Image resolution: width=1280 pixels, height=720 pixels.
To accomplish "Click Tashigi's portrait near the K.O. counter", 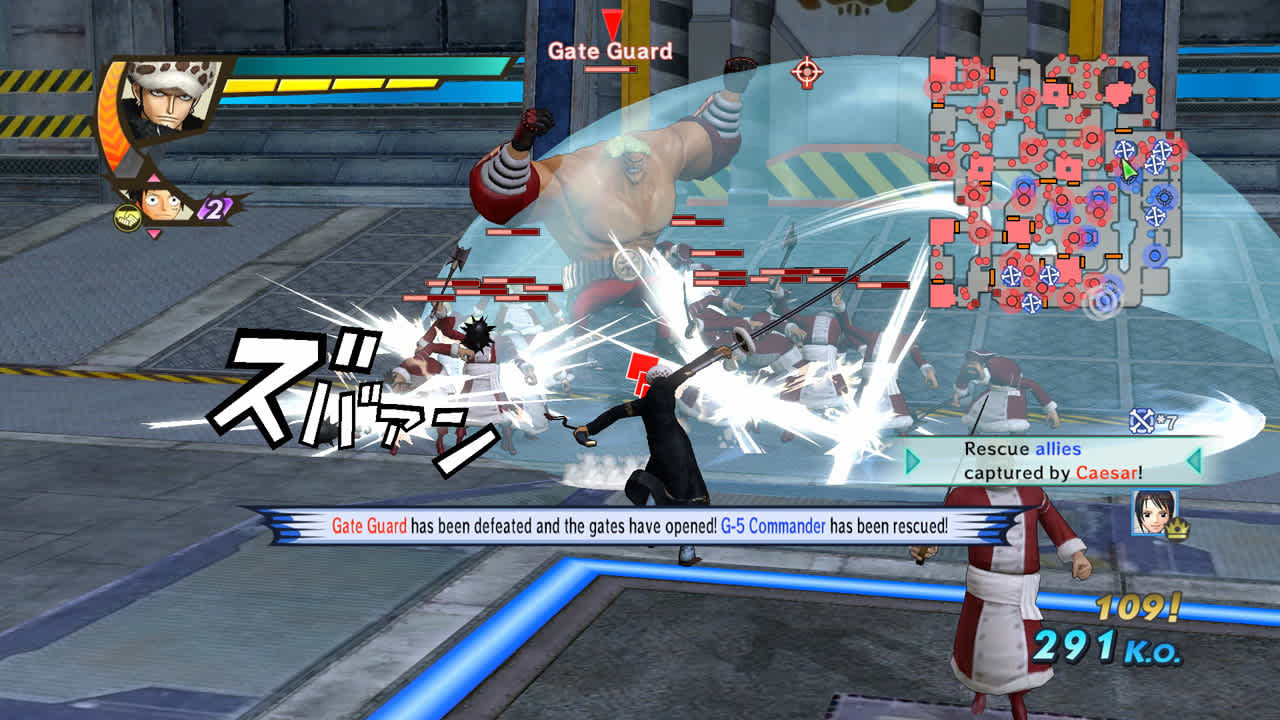I will pos(1153,512).
